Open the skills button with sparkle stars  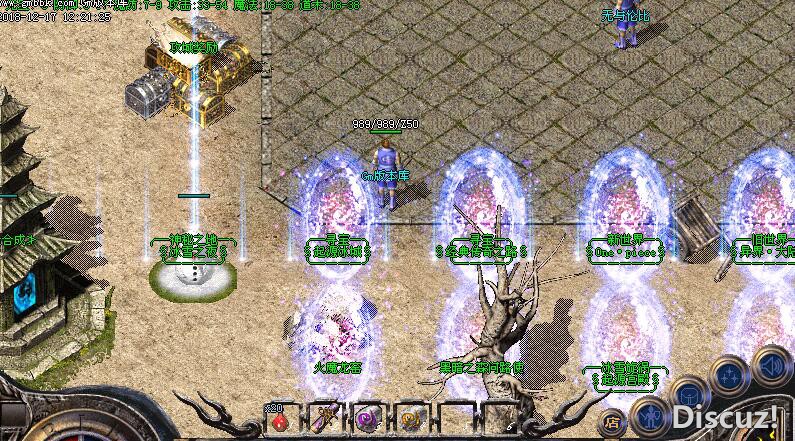pyautogui.click(x=730, y=375)
